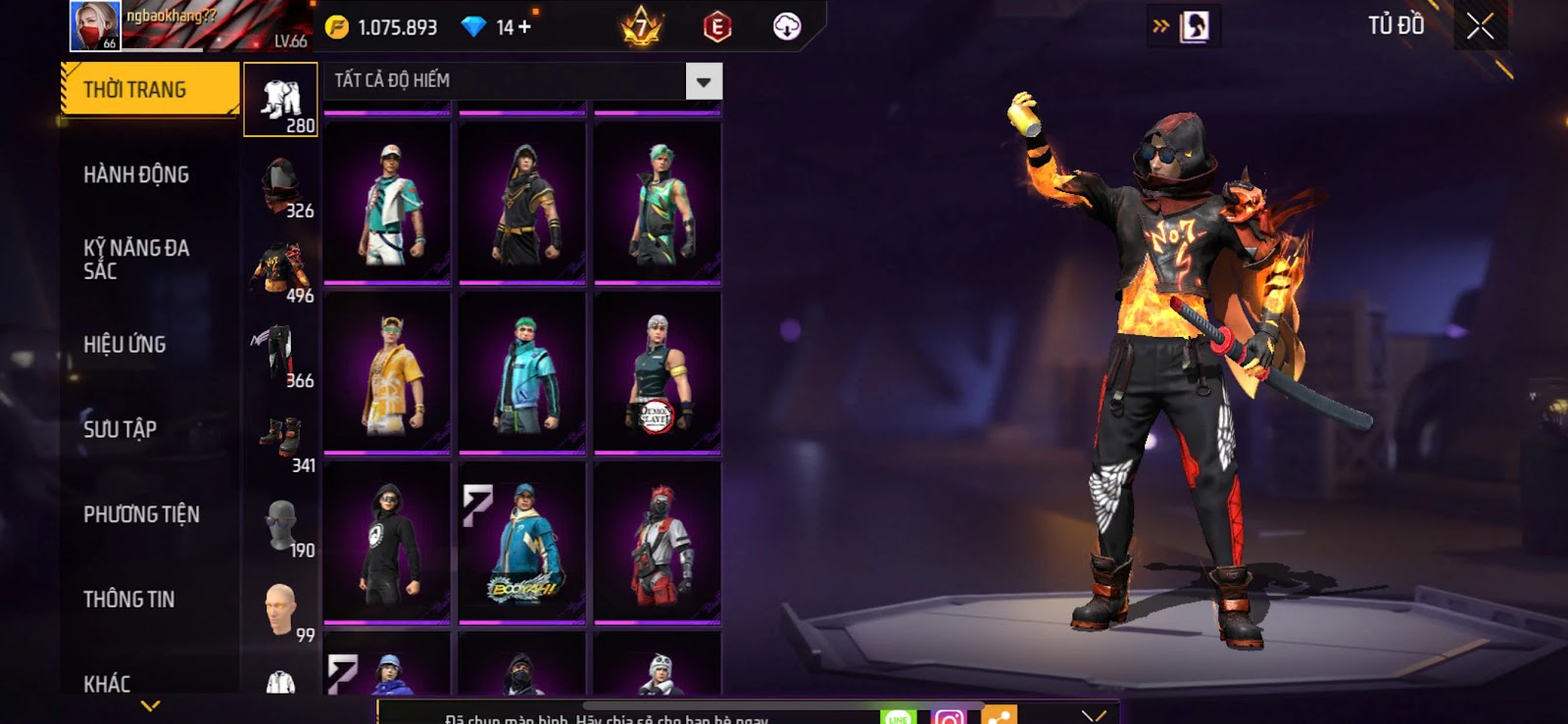The width and height of the screenshot is (1568, 724).
Task: Close the wardrobe screen
Action: tap(1480, 26)
